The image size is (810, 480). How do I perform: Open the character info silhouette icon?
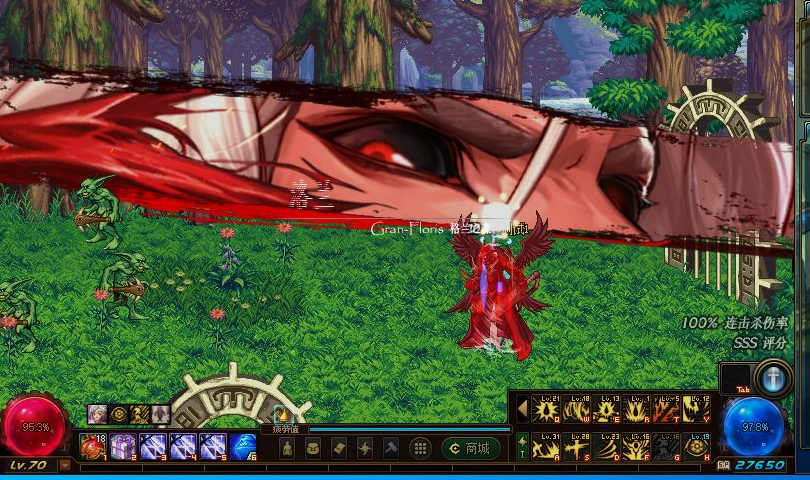coord(285,449)
